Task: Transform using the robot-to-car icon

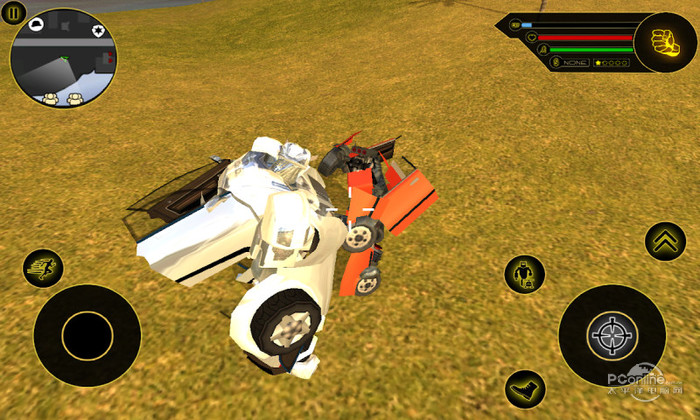Action: coord(524,274)
